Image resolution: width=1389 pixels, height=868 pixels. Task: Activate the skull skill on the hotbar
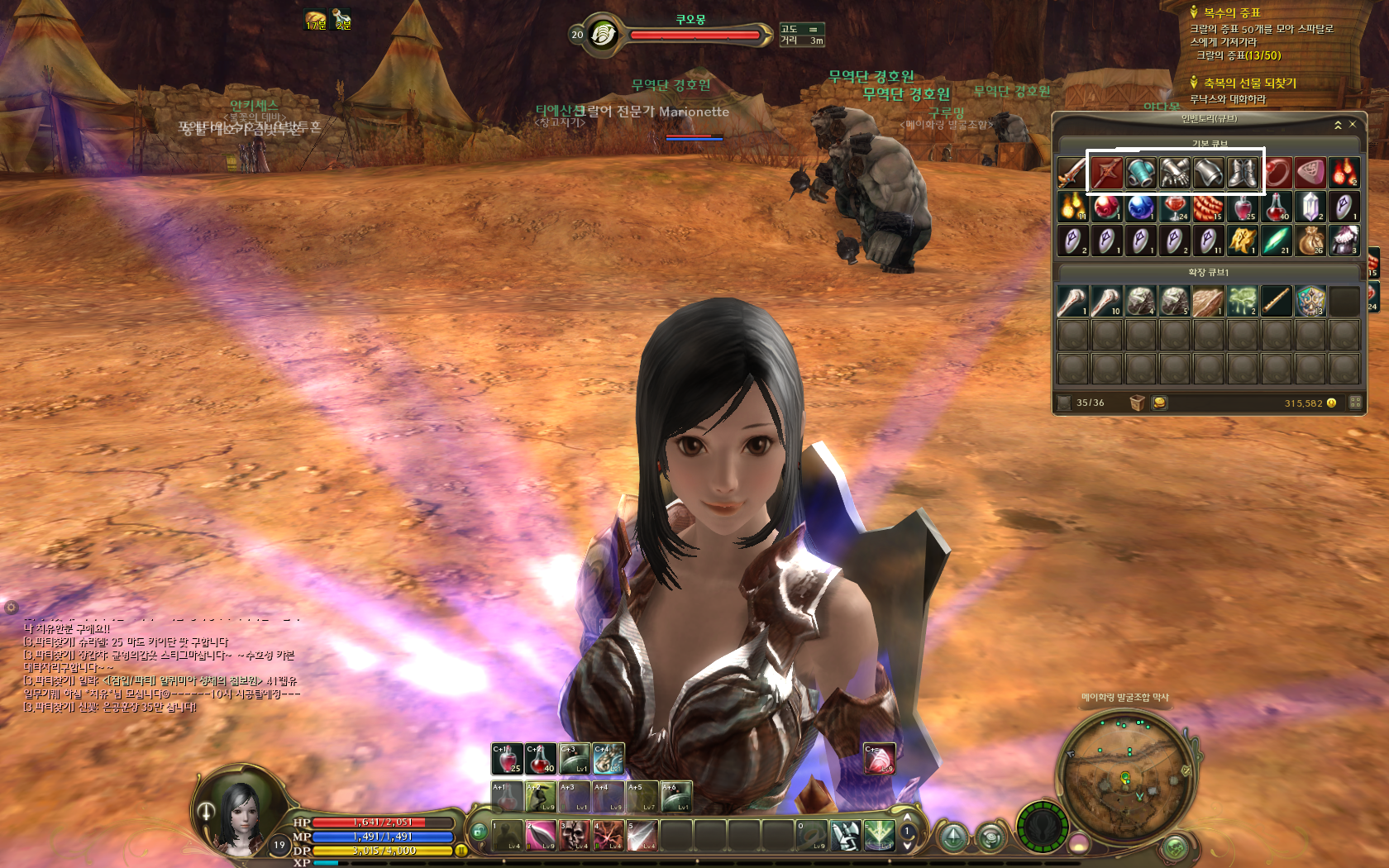(575, 835)
